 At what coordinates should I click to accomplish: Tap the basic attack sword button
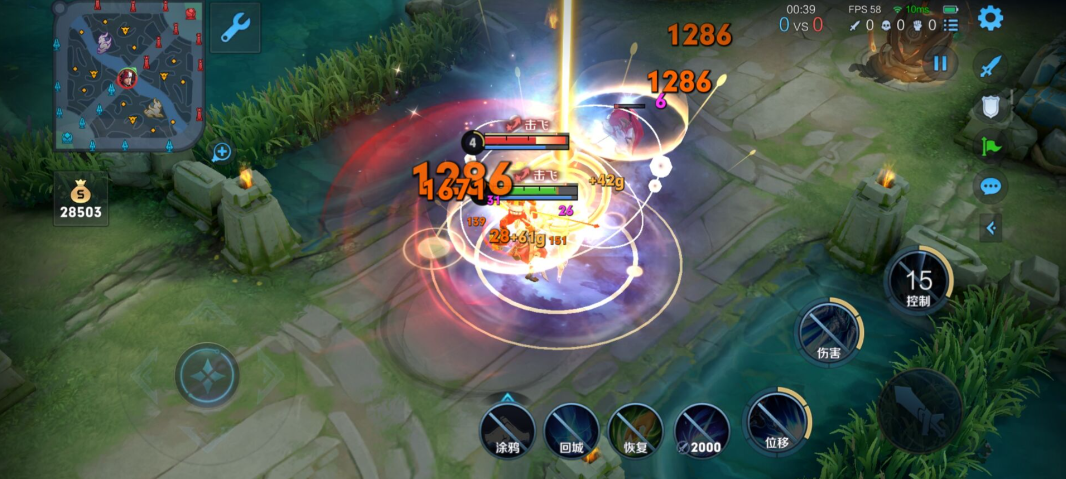(x=921, y=410)
